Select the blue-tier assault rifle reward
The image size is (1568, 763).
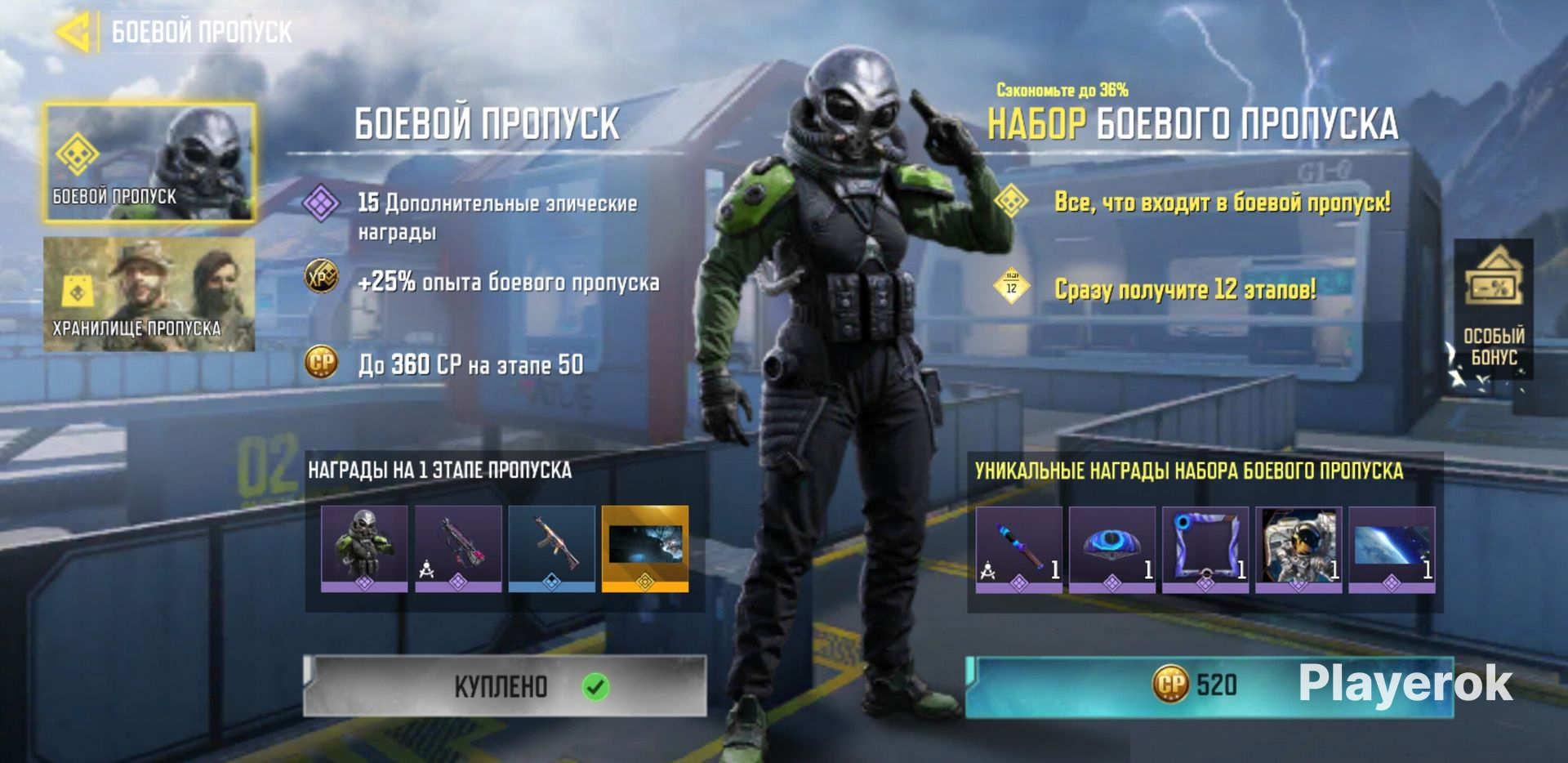[552, 547]
